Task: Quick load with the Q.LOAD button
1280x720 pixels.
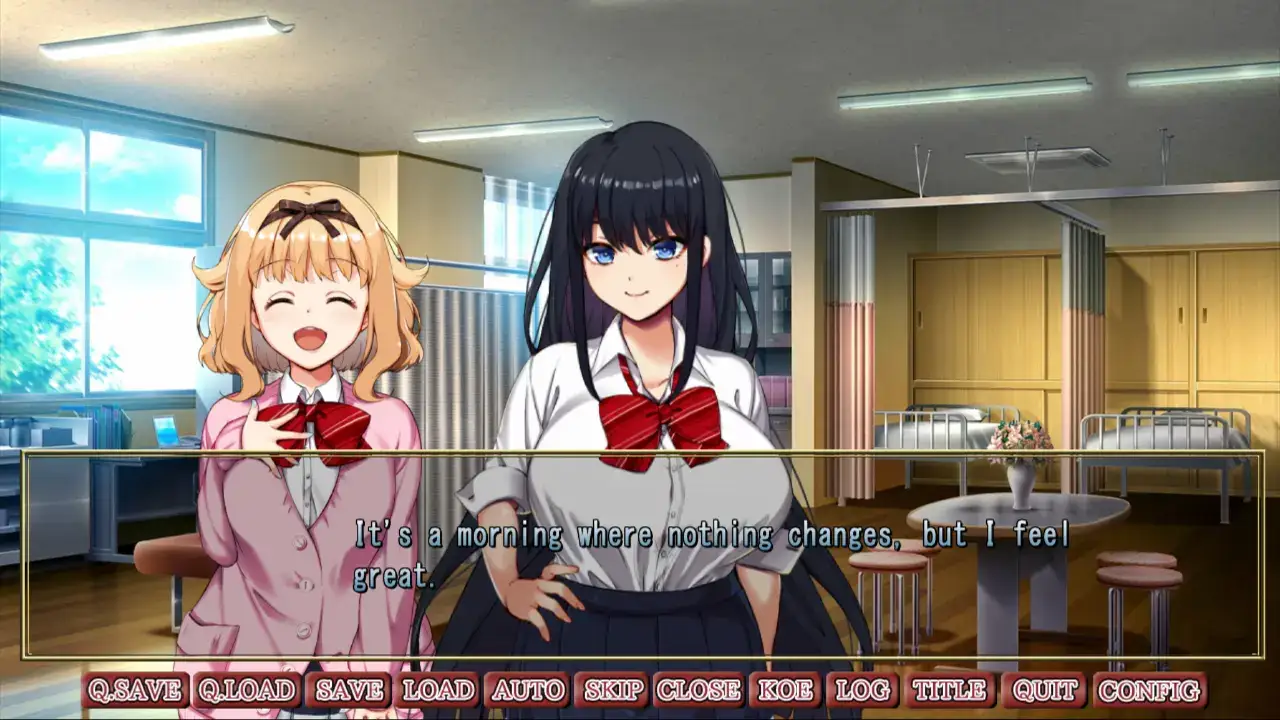Action: point(247,690)
